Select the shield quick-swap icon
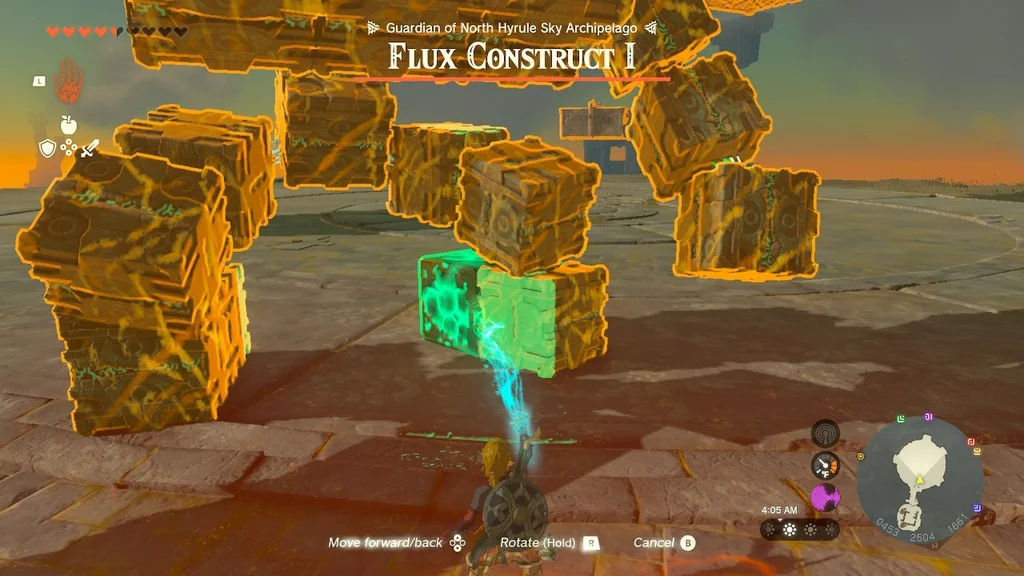Image resolution: width=1024 pixels, height=576 pixels. [47, 149]
